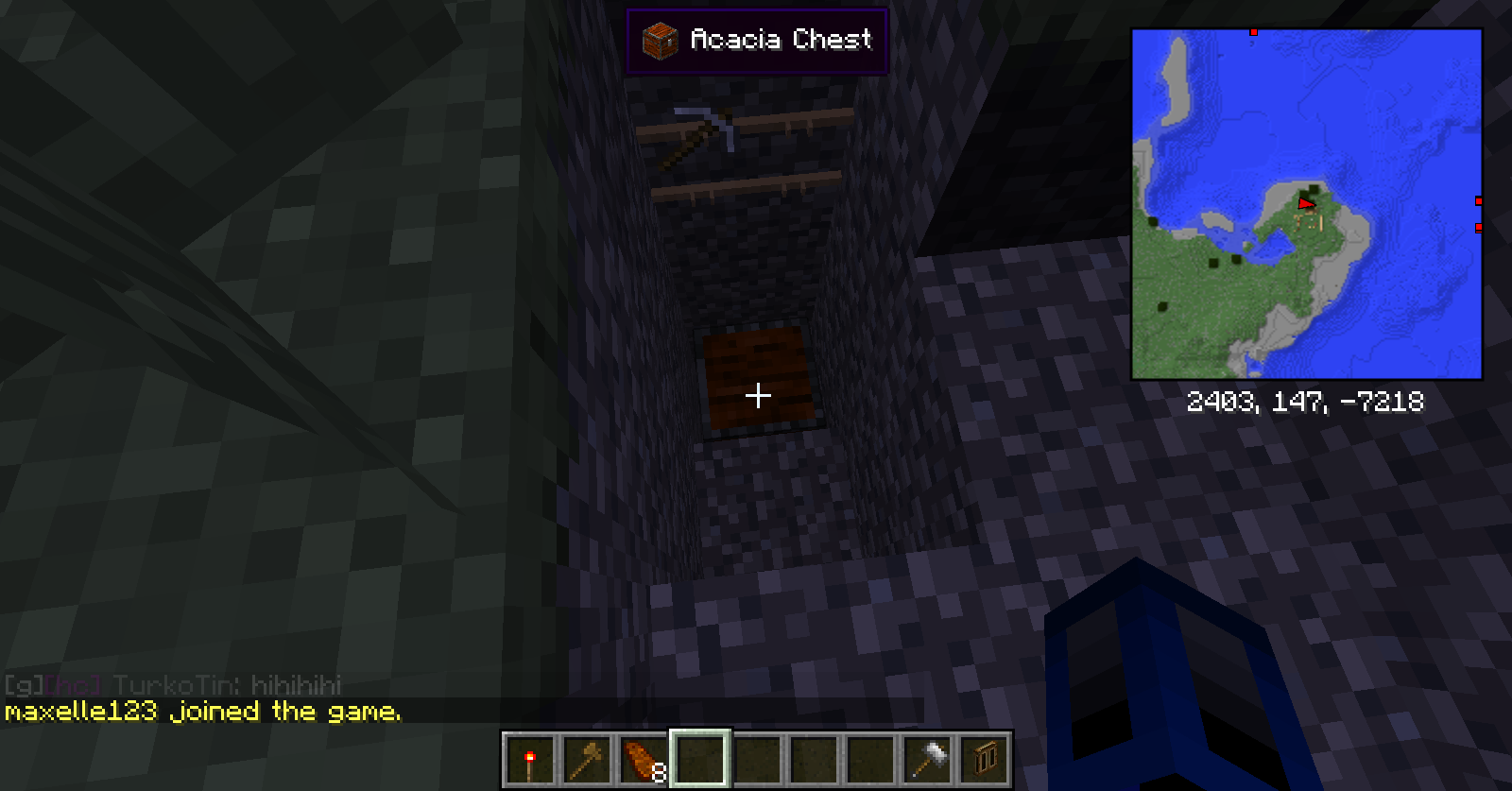Select the iron hammer hotbar slot
The height and width of the screenshot is (791, 1512).
tap(928, 759)
